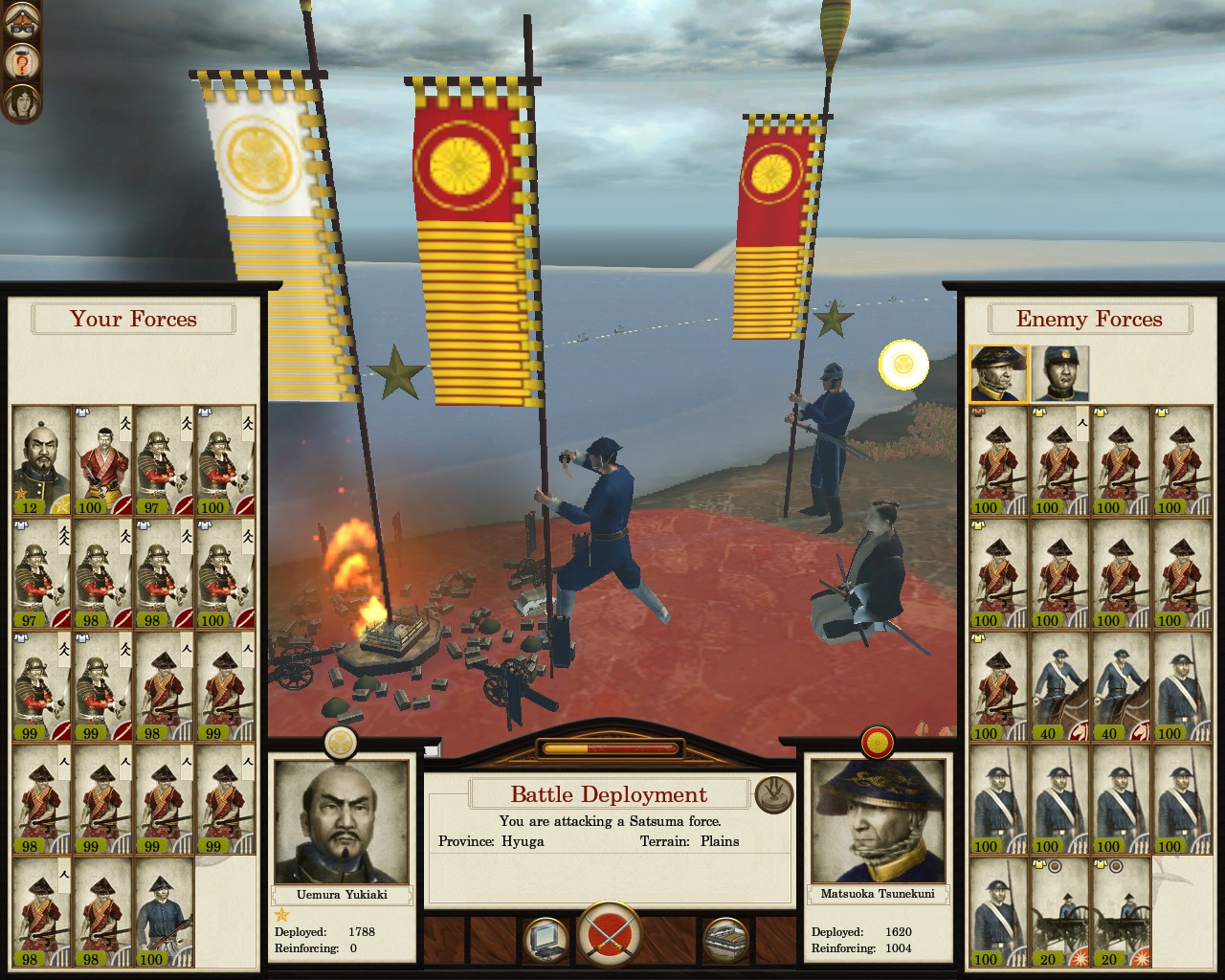The width and height of the screenshot is (1225, 980).
Task: Select Matsuoka Tsunekuni's large portrait
Action: [879, 822]
